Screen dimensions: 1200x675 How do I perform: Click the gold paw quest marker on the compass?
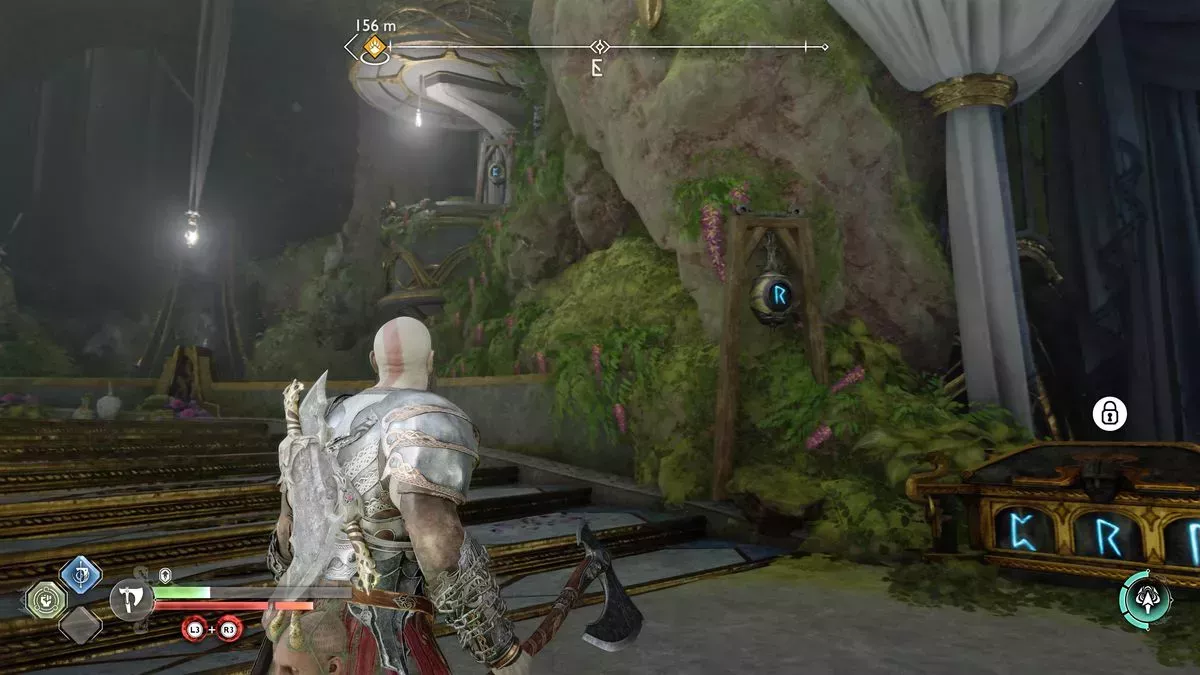point(373,46)
